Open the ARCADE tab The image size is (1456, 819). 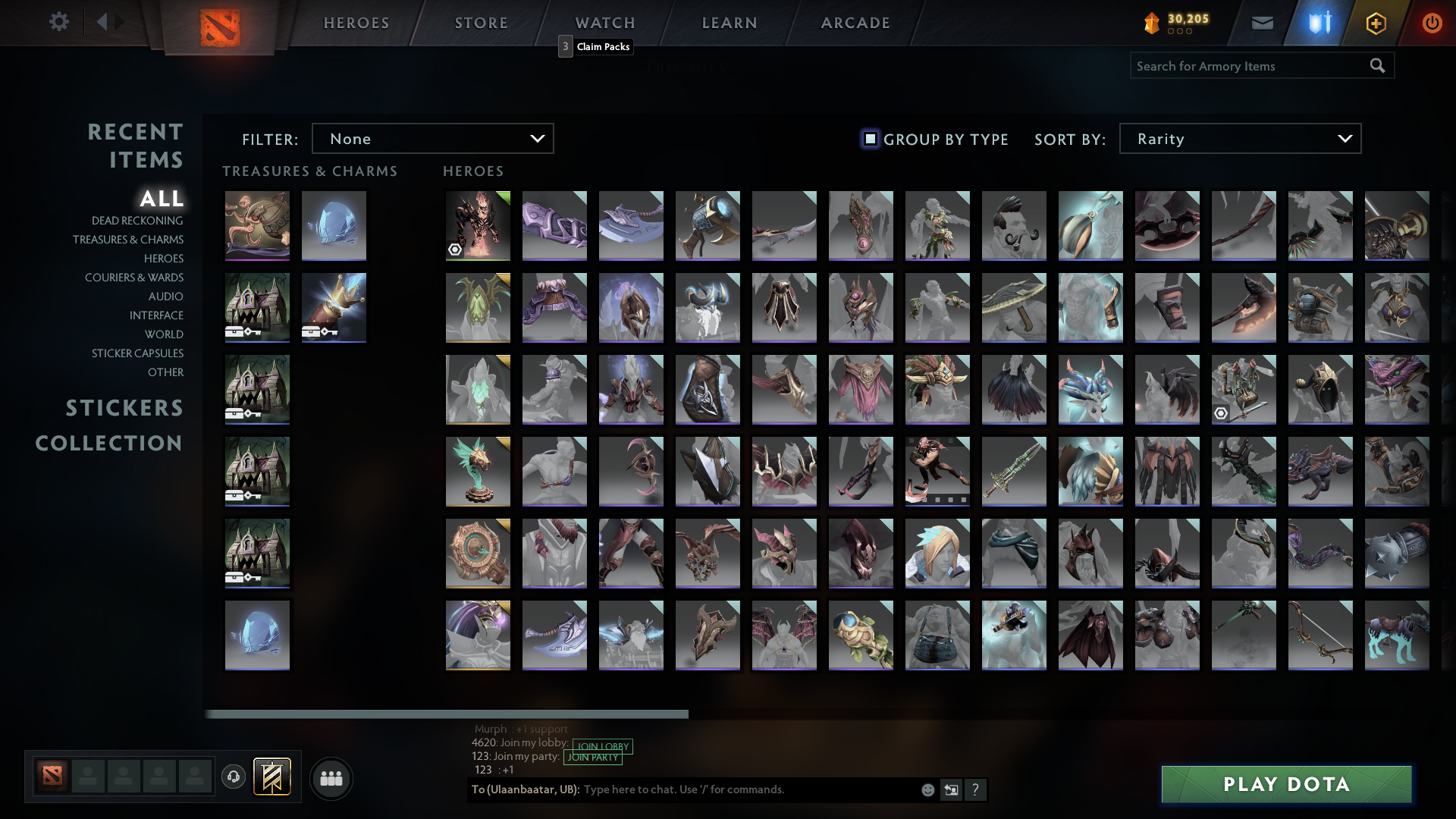pyautogui.click(x=855, y=23)
